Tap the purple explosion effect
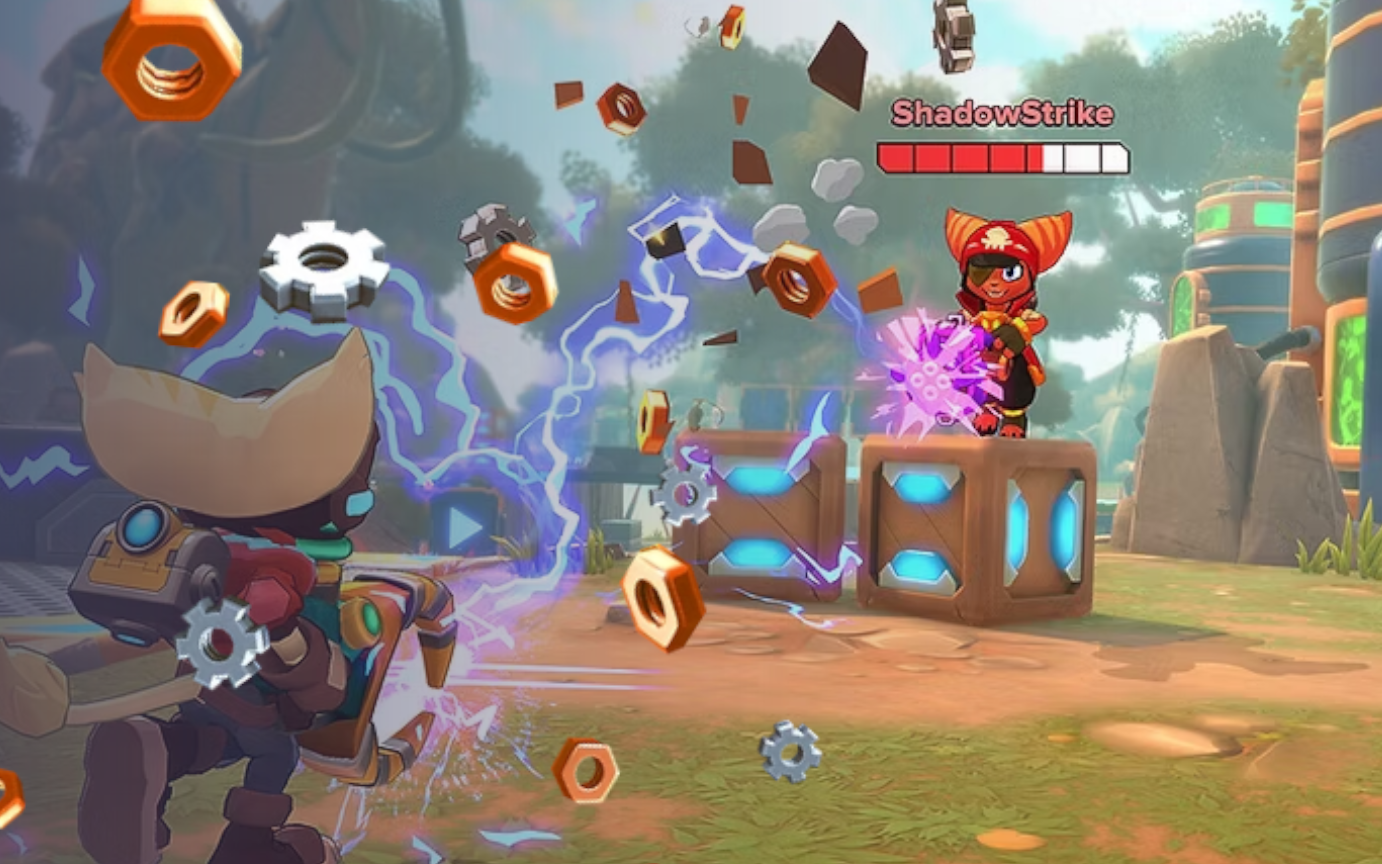Image resolution: width=1382 pixels, height=864 pixels. click(934, 378)
